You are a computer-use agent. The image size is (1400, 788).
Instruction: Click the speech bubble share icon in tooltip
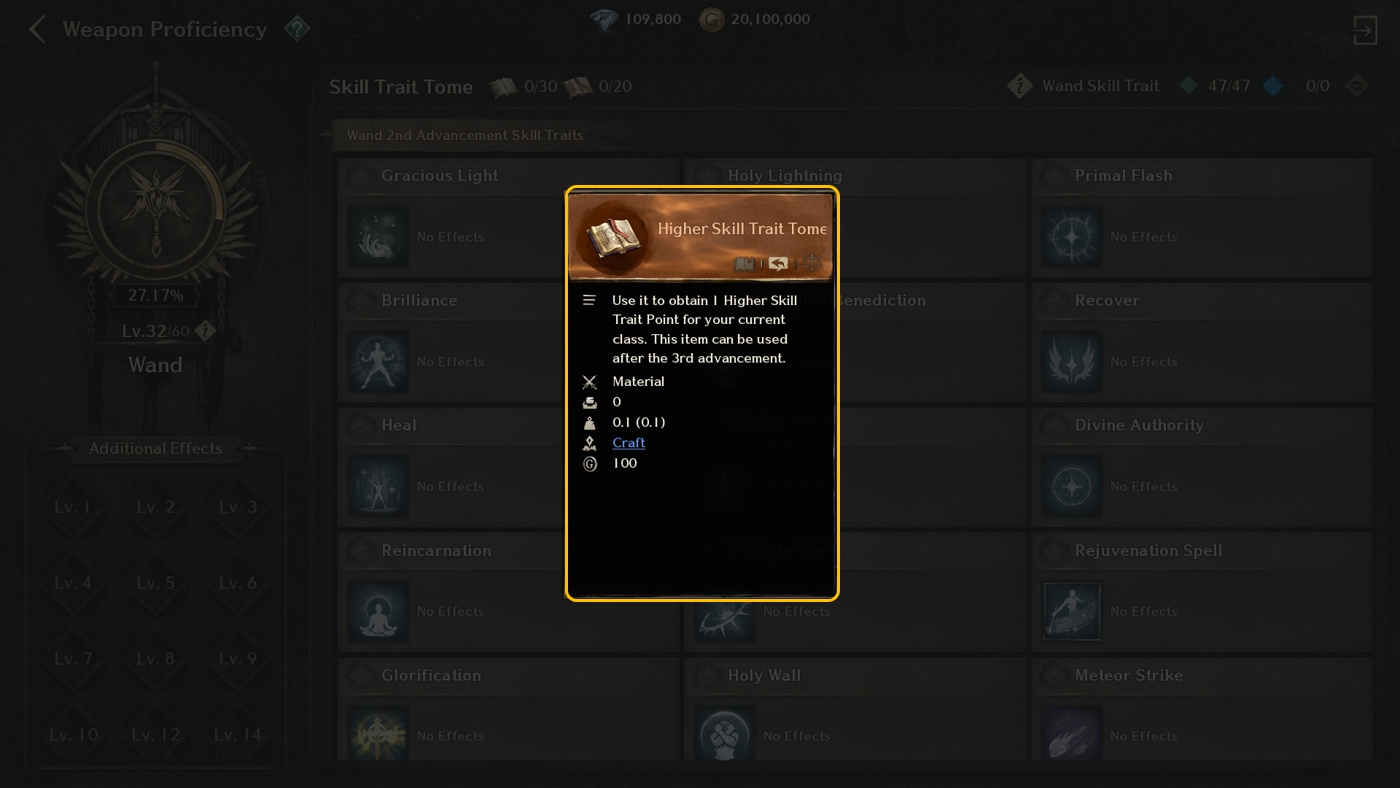tap(778, 264)
